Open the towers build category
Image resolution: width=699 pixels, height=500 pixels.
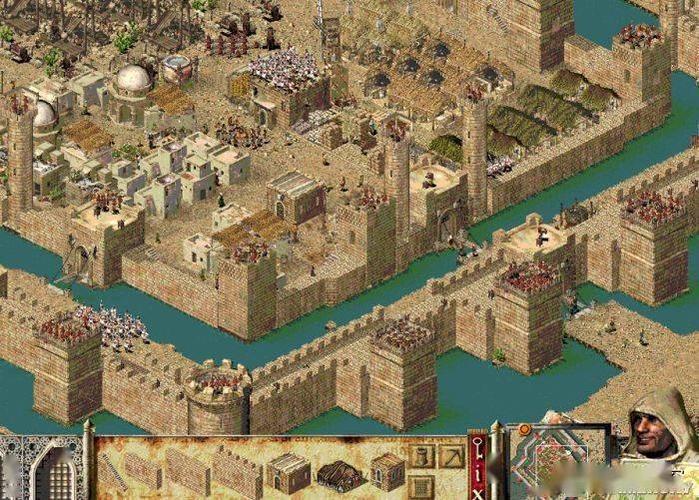point(420,457)
